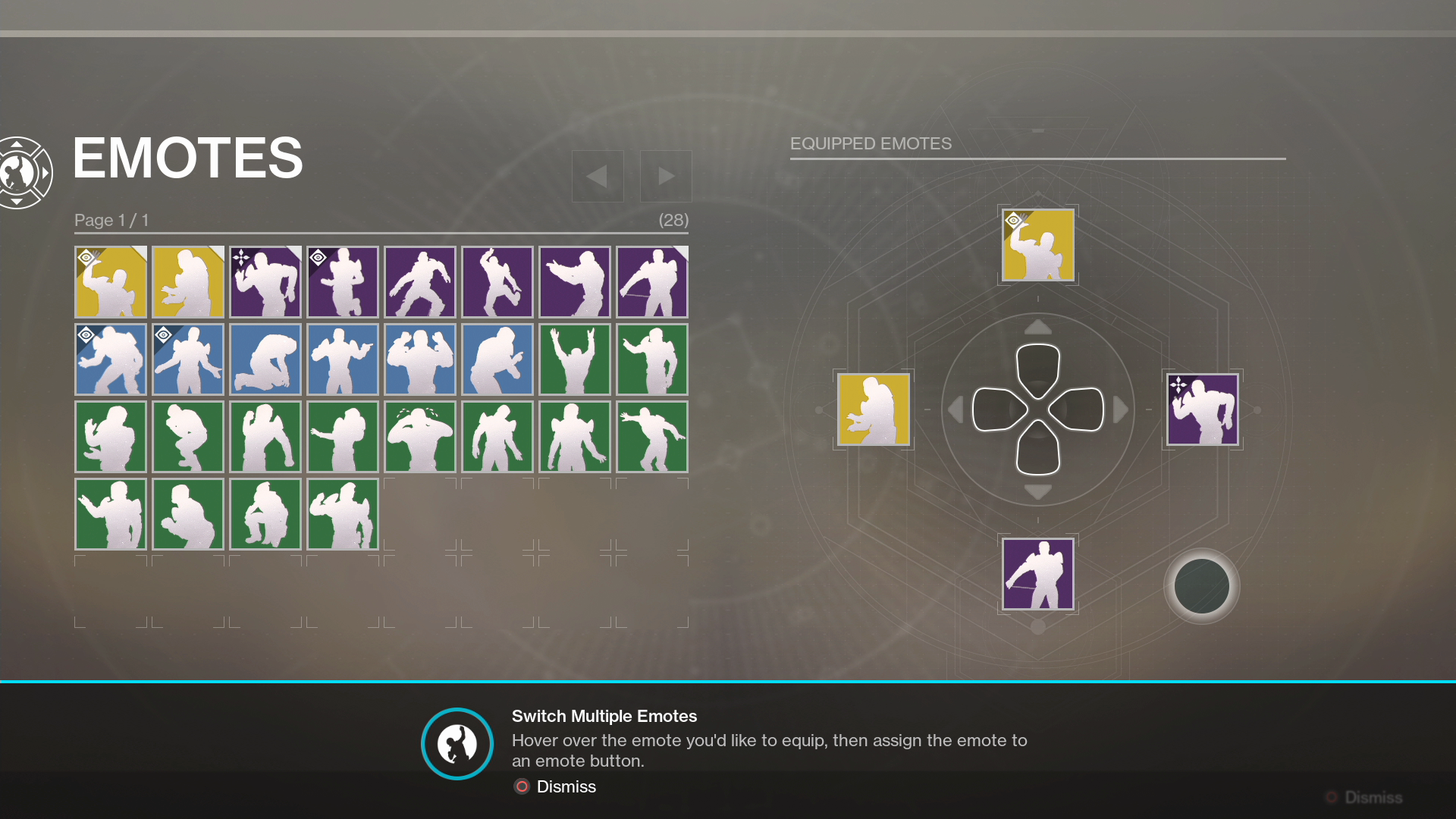Choose the purple sparkle-marked emote in the collection grid
The width and height of the screenshot is (1456, 819).
click(265, 282)
